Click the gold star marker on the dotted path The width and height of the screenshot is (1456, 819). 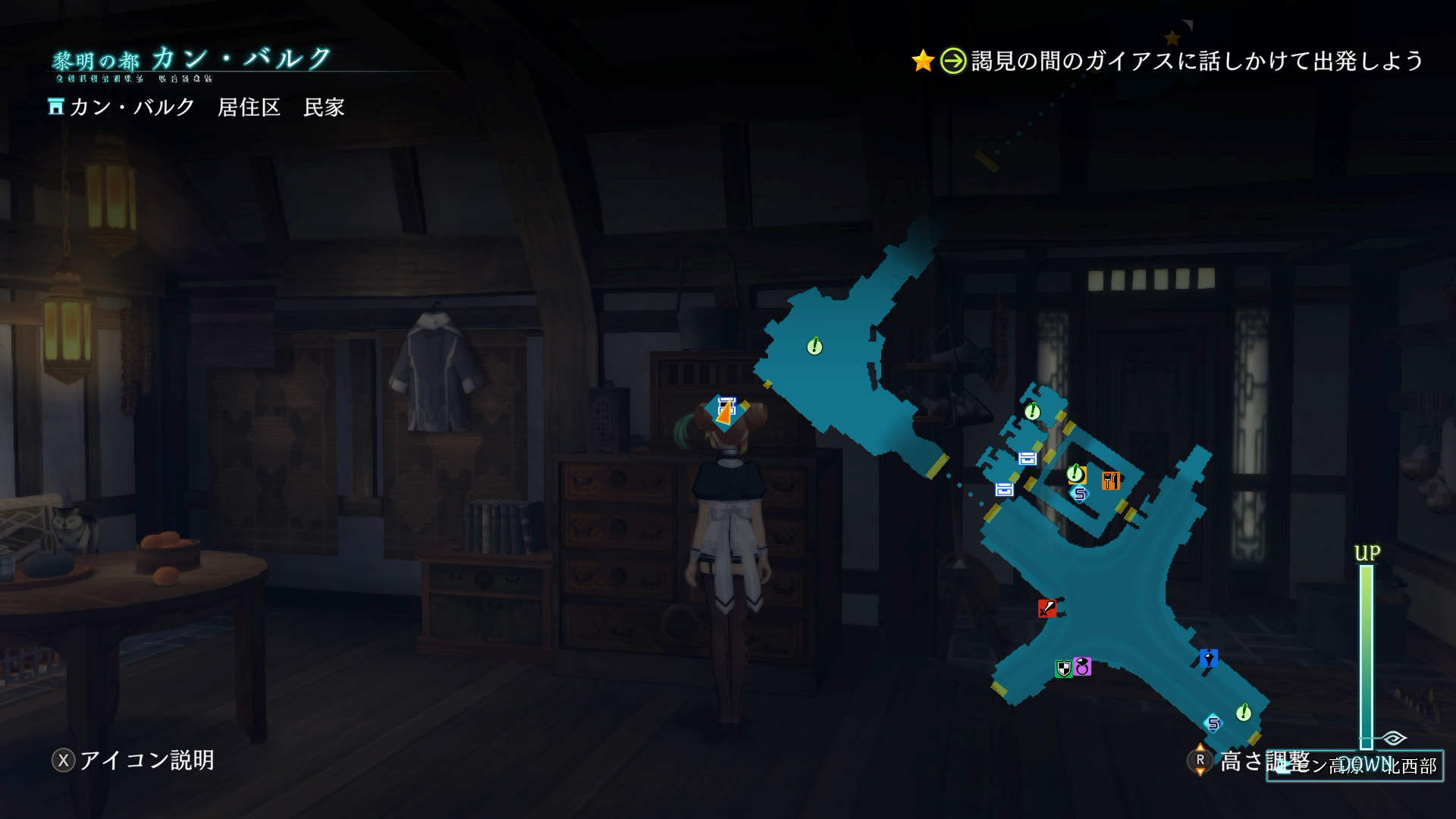click(1172, 38)
